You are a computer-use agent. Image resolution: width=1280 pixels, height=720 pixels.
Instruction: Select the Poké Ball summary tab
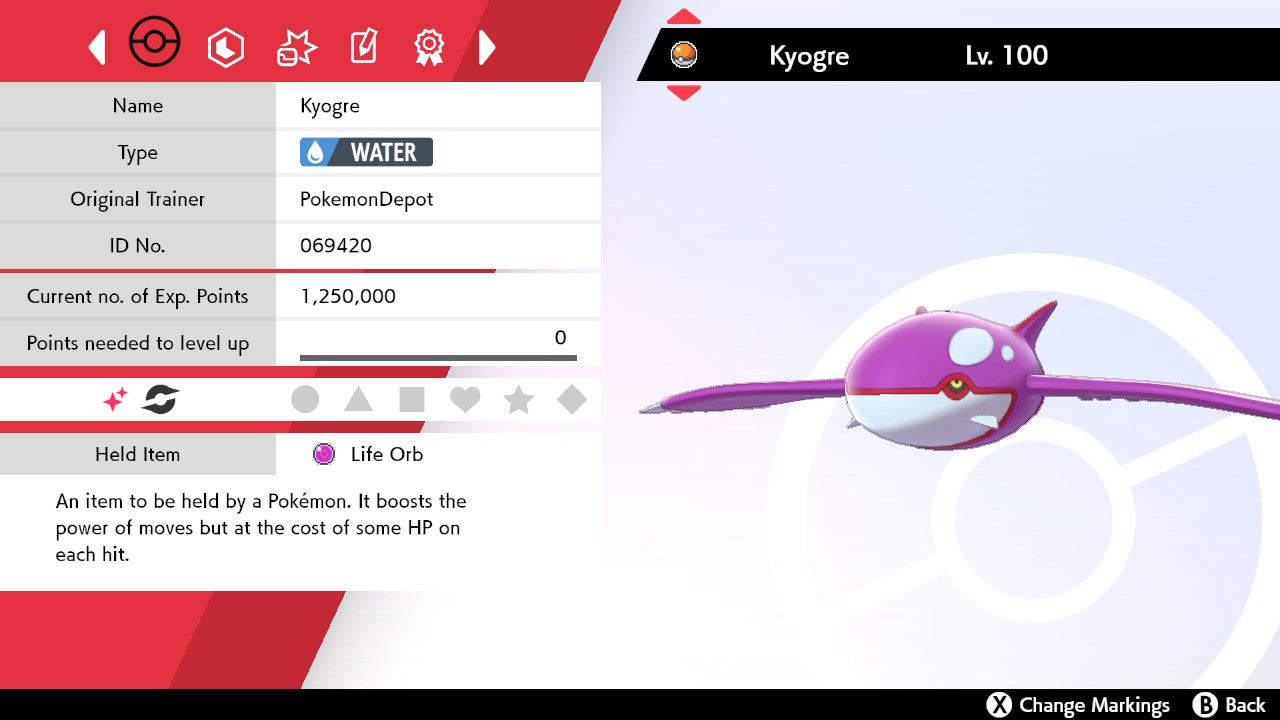pos(155,44)
